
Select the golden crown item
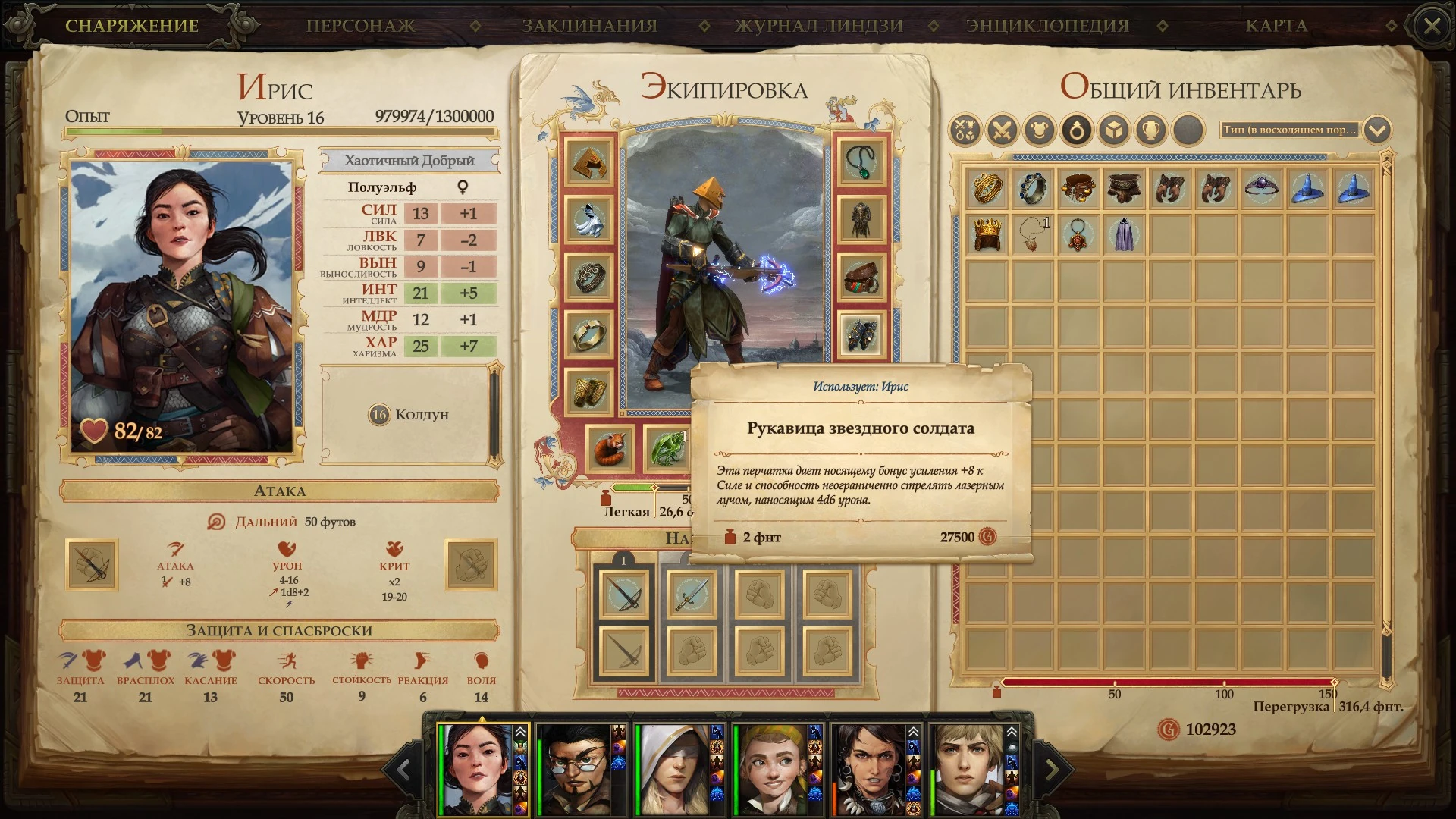[x=987, y=234]
